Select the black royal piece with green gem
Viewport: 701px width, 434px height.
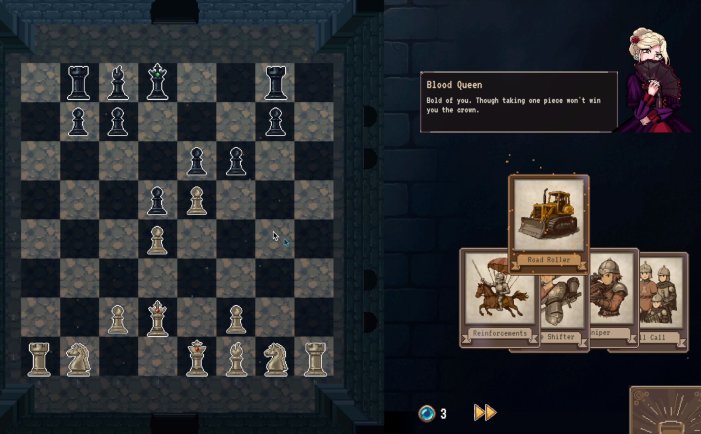click(157, 83)
